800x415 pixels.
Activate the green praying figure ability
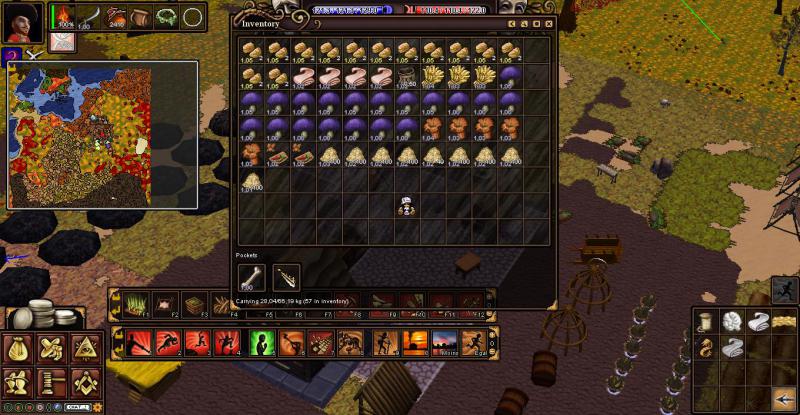click(262, 344)
